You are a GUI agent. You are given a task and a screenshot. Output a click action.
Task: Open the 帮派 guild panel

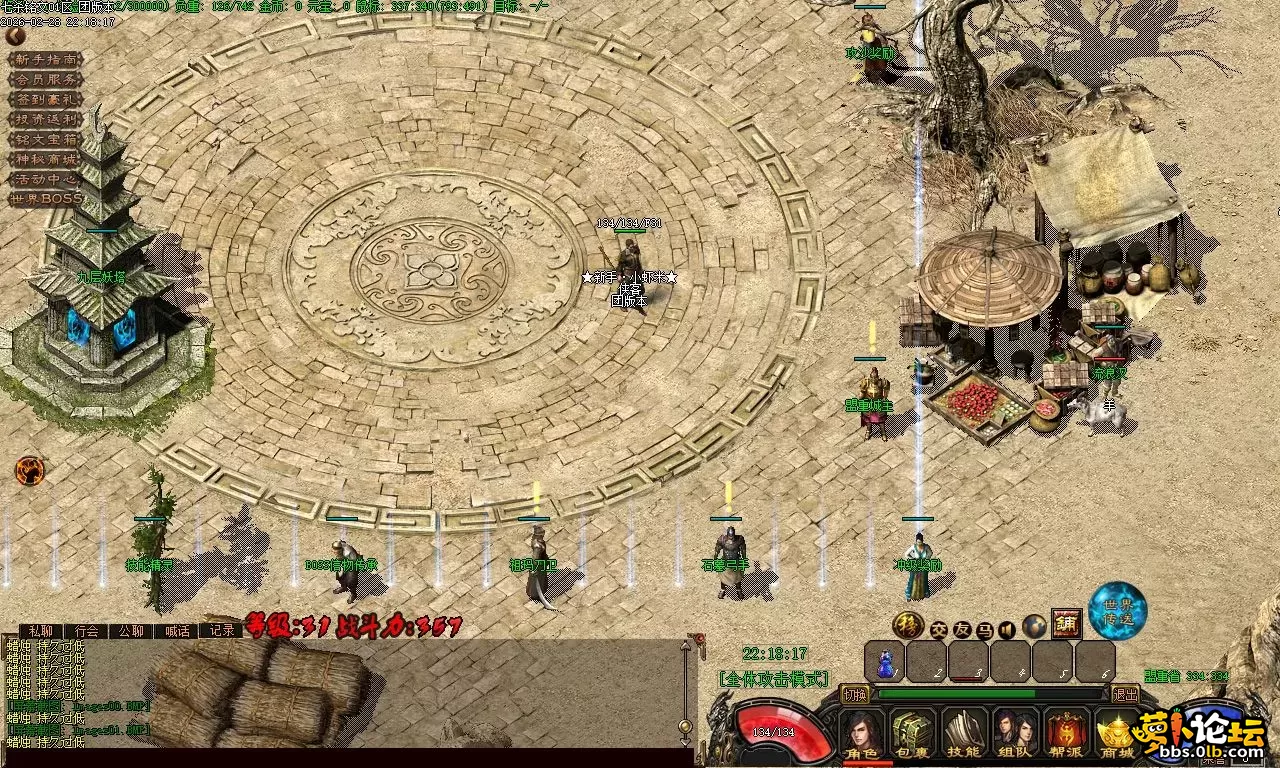1067,735
